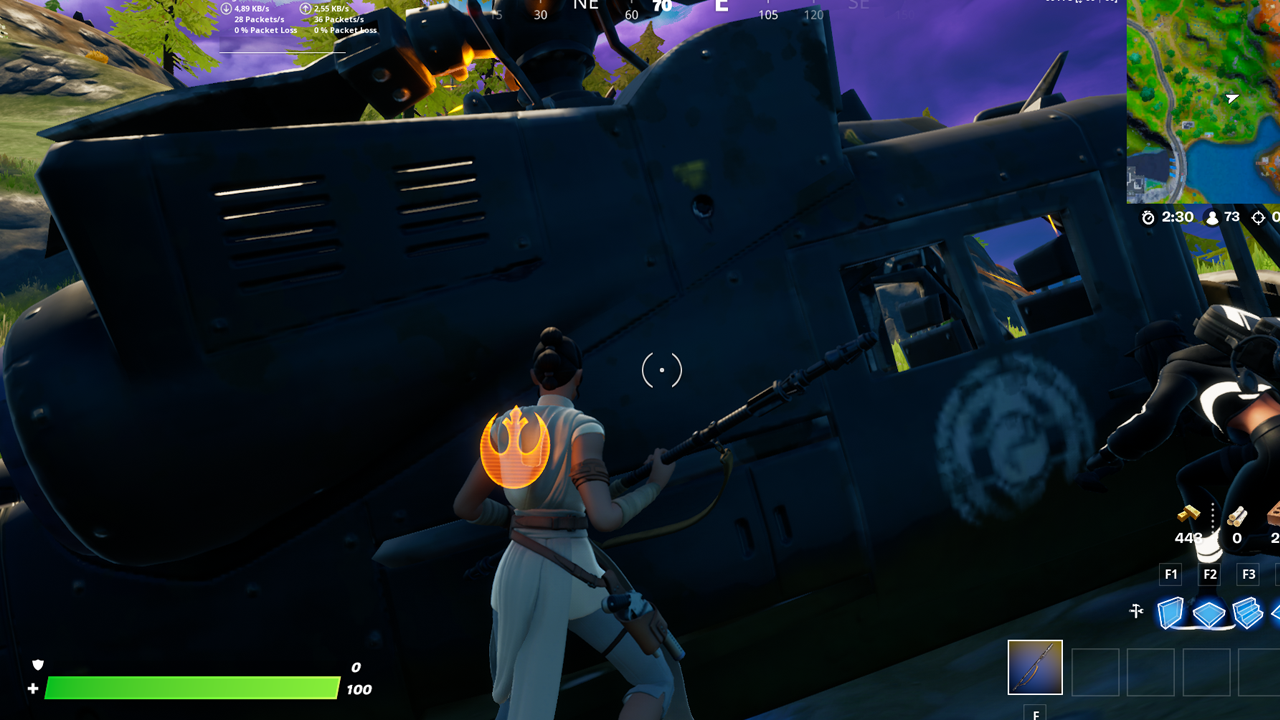
Task: Click the green health bar showing 100
Action: 190,689
